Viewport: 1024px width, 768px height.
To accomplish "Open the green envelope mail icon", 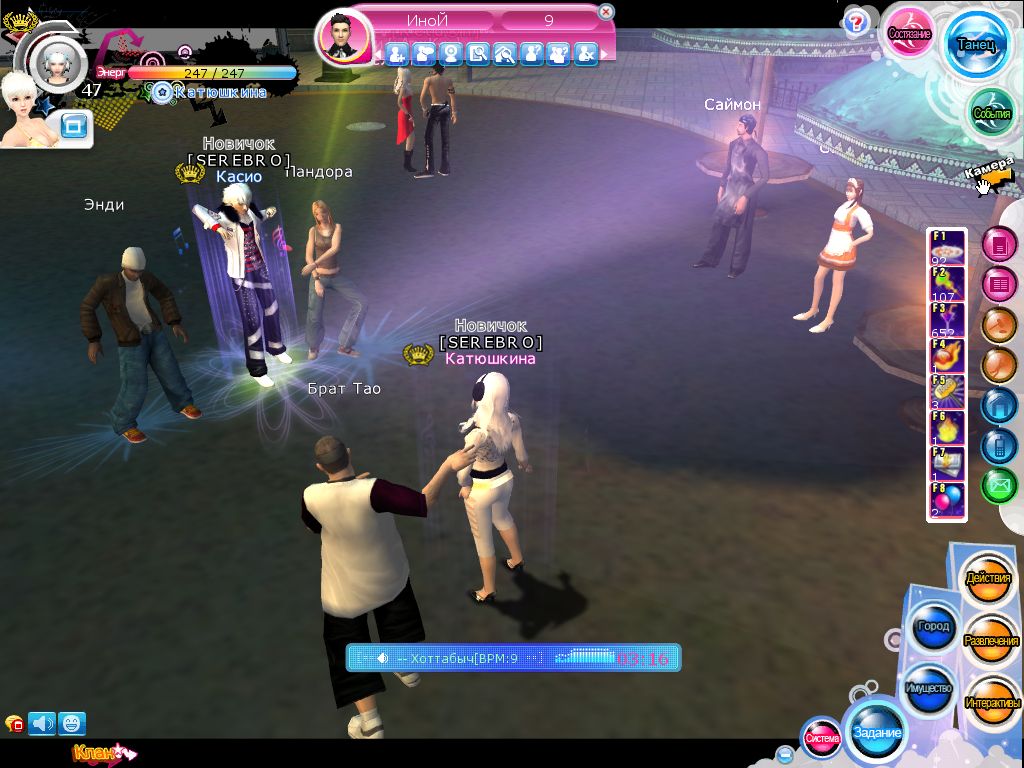I will coord(998,486).
